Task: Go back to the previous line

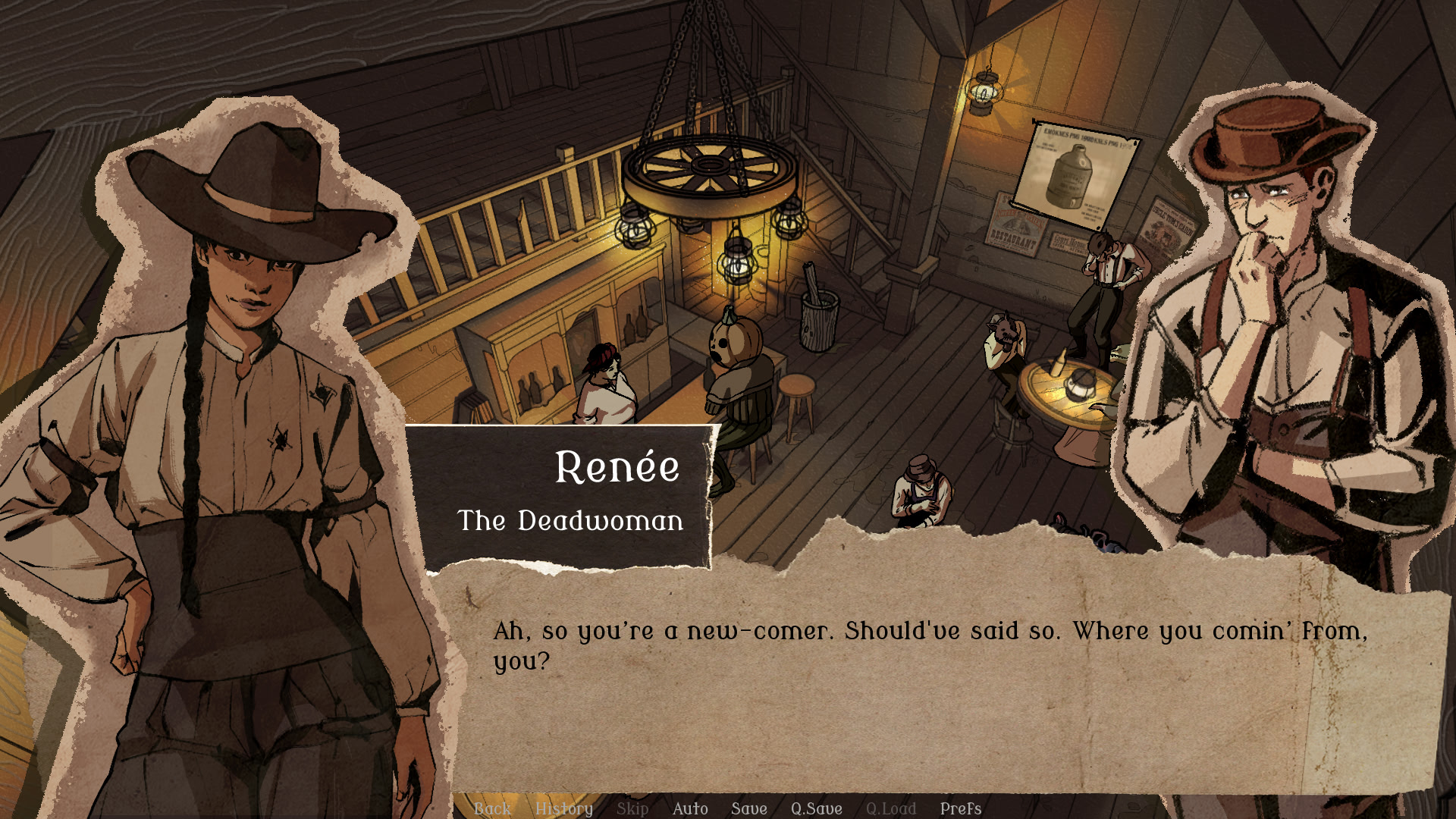Action: point(492,808)
